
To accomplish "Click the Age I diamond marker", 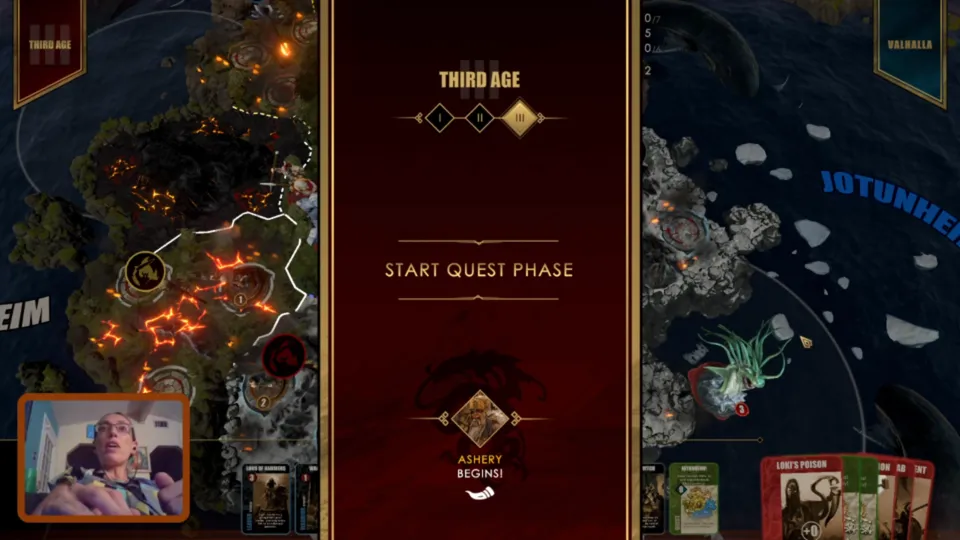I will pos(439,118).
